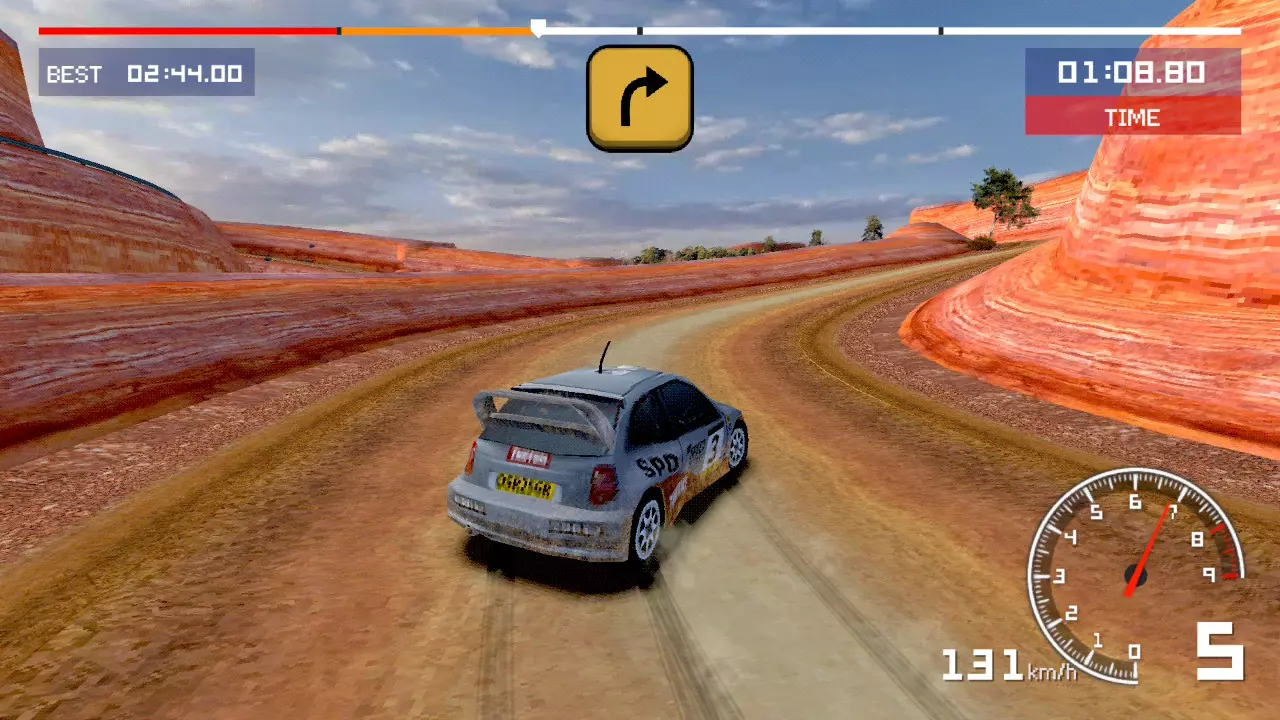Click the stage progress position marker
This screenshot has height=720, width=1280.
tap(537, 28)
